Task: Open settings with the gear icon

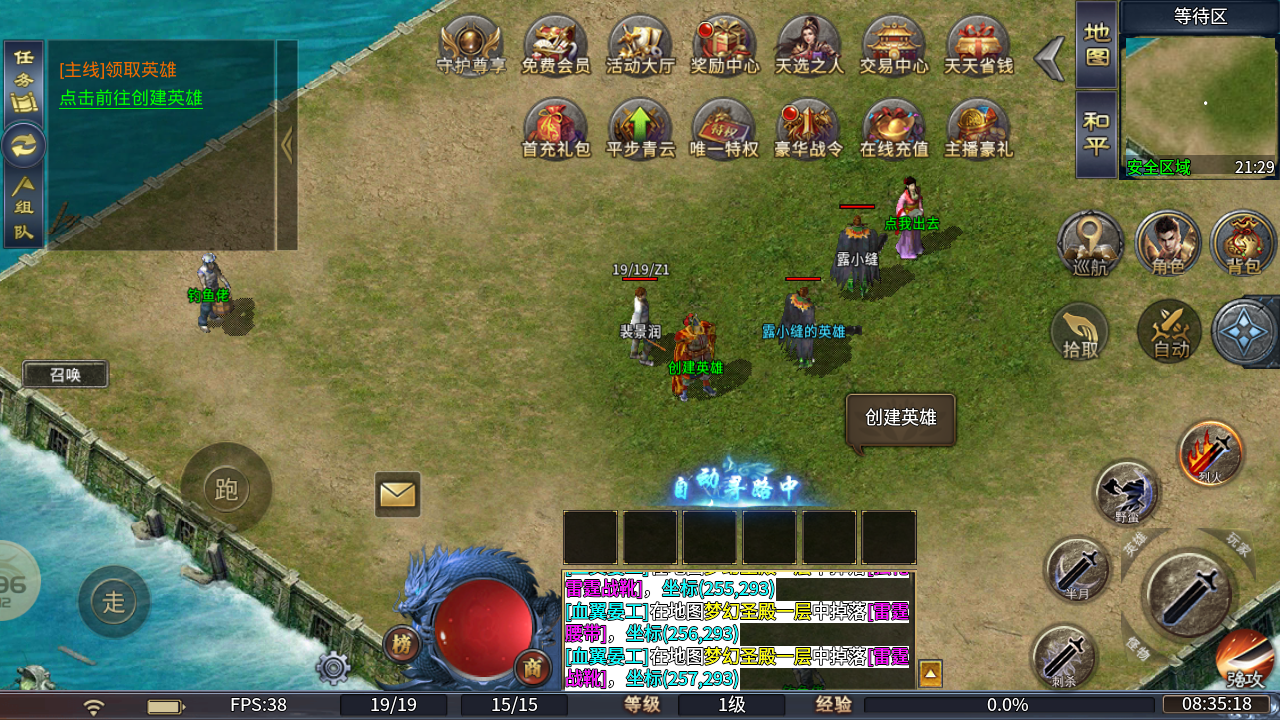Action: pyautogui.click(x=333, y=667)
